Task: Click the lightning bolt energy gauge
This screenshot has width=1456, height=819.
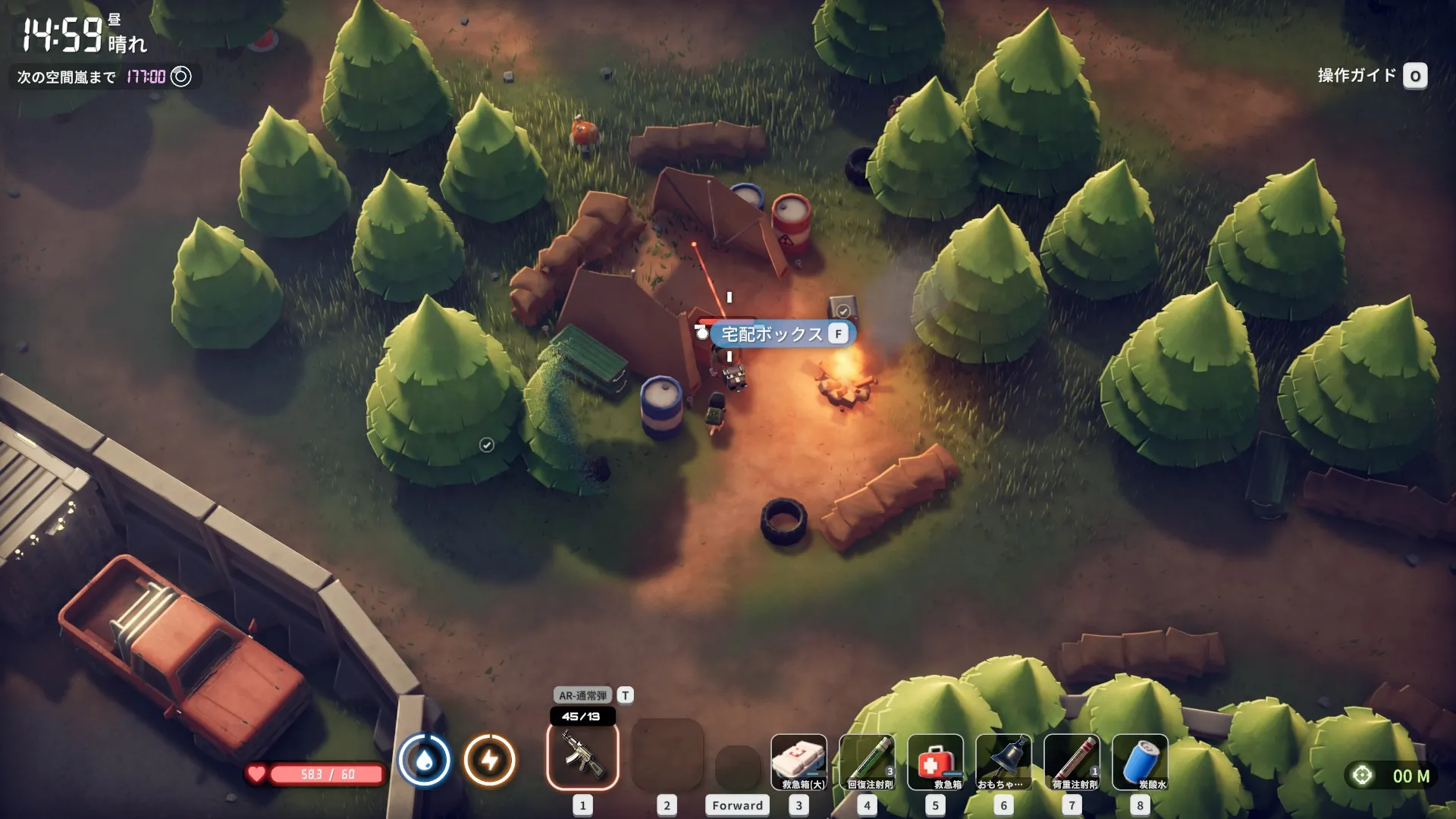Action: point(490,760)
